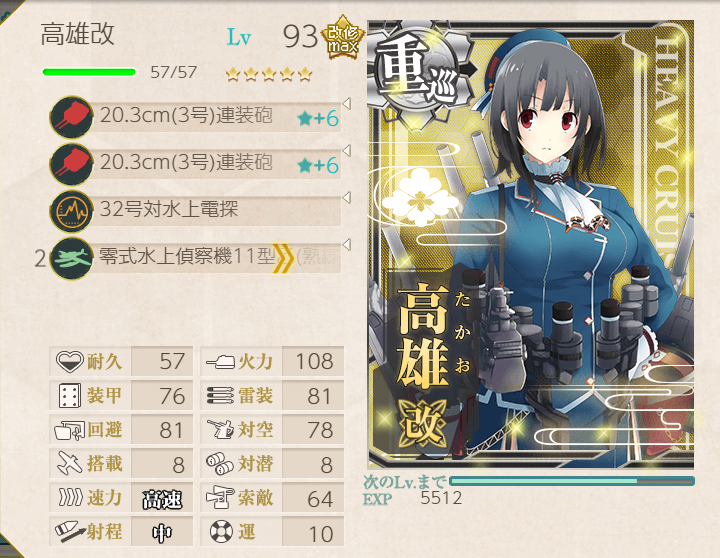Select the 32号対水上電探 radar equipment slot

coord(195,210)
